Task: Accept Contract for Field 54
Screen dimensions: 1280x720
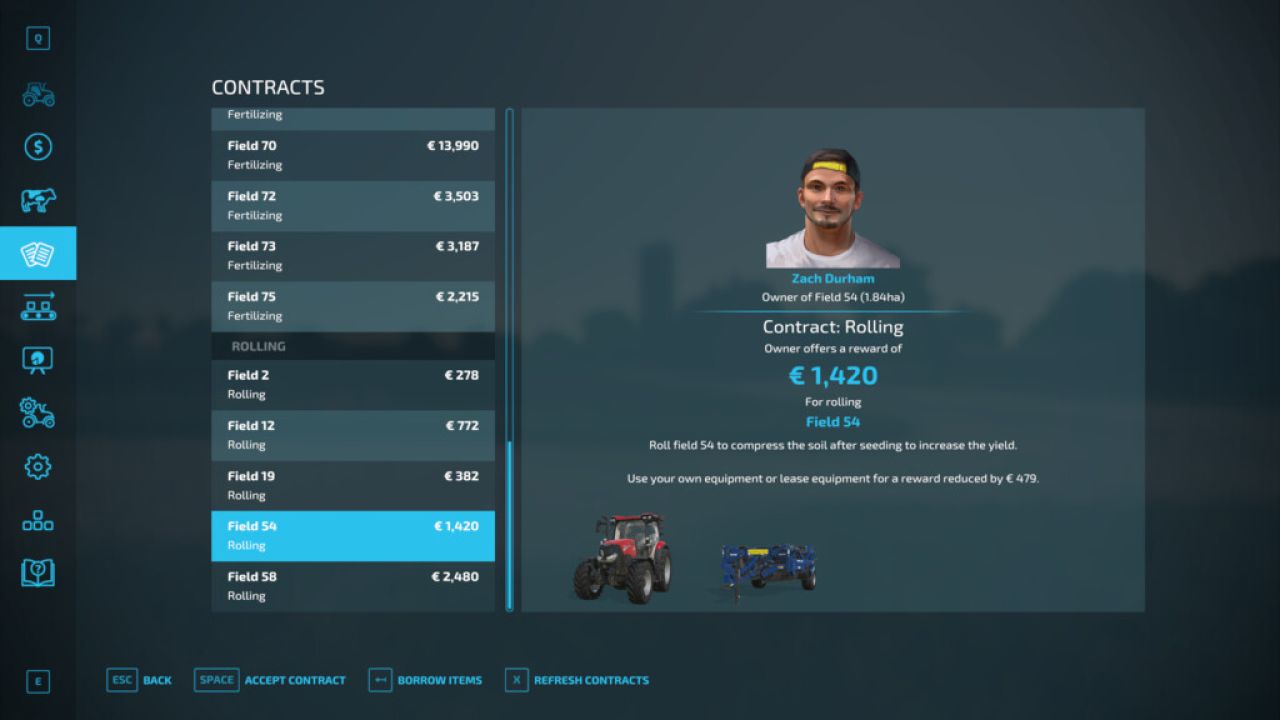Action: click(x=270, y=680)
